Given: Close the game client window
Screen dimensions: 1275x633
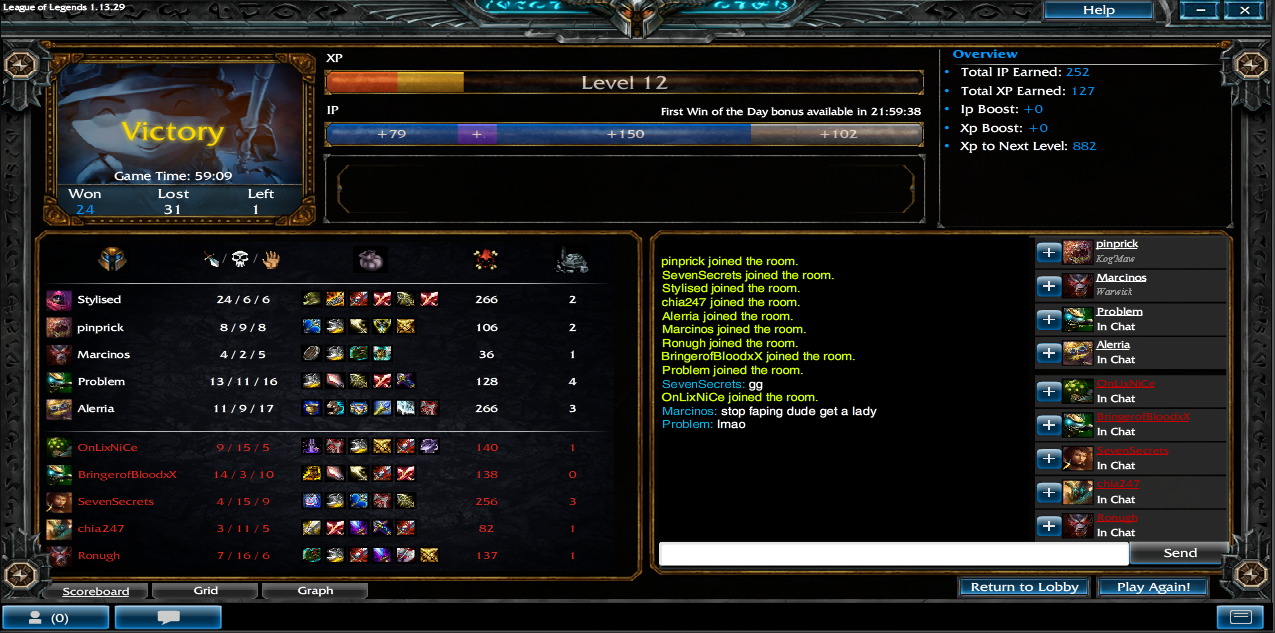Looking at the screenshot, I should (1244, 10).
